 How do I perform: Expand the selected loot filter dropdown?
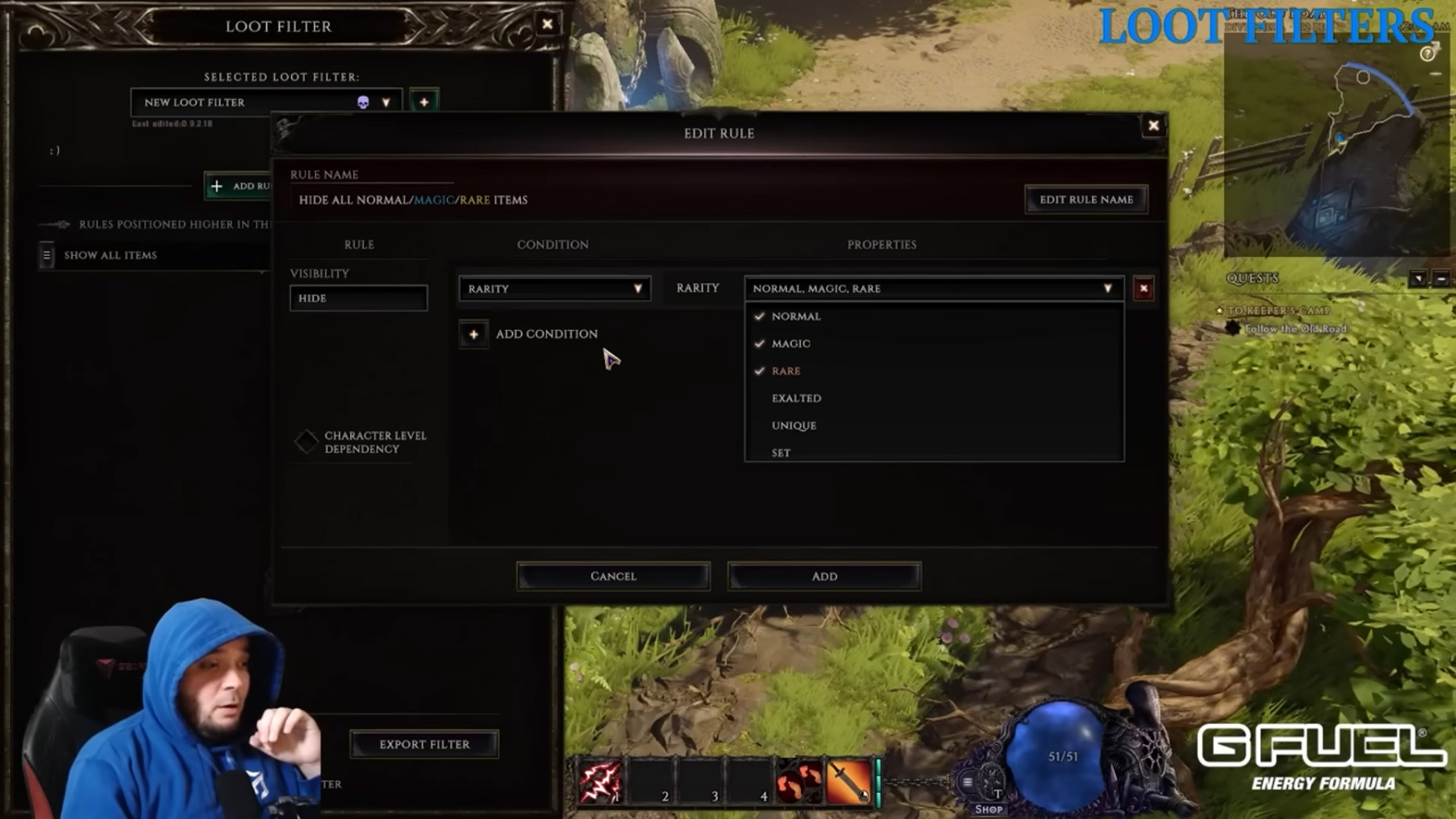click(x=387, y=102)
